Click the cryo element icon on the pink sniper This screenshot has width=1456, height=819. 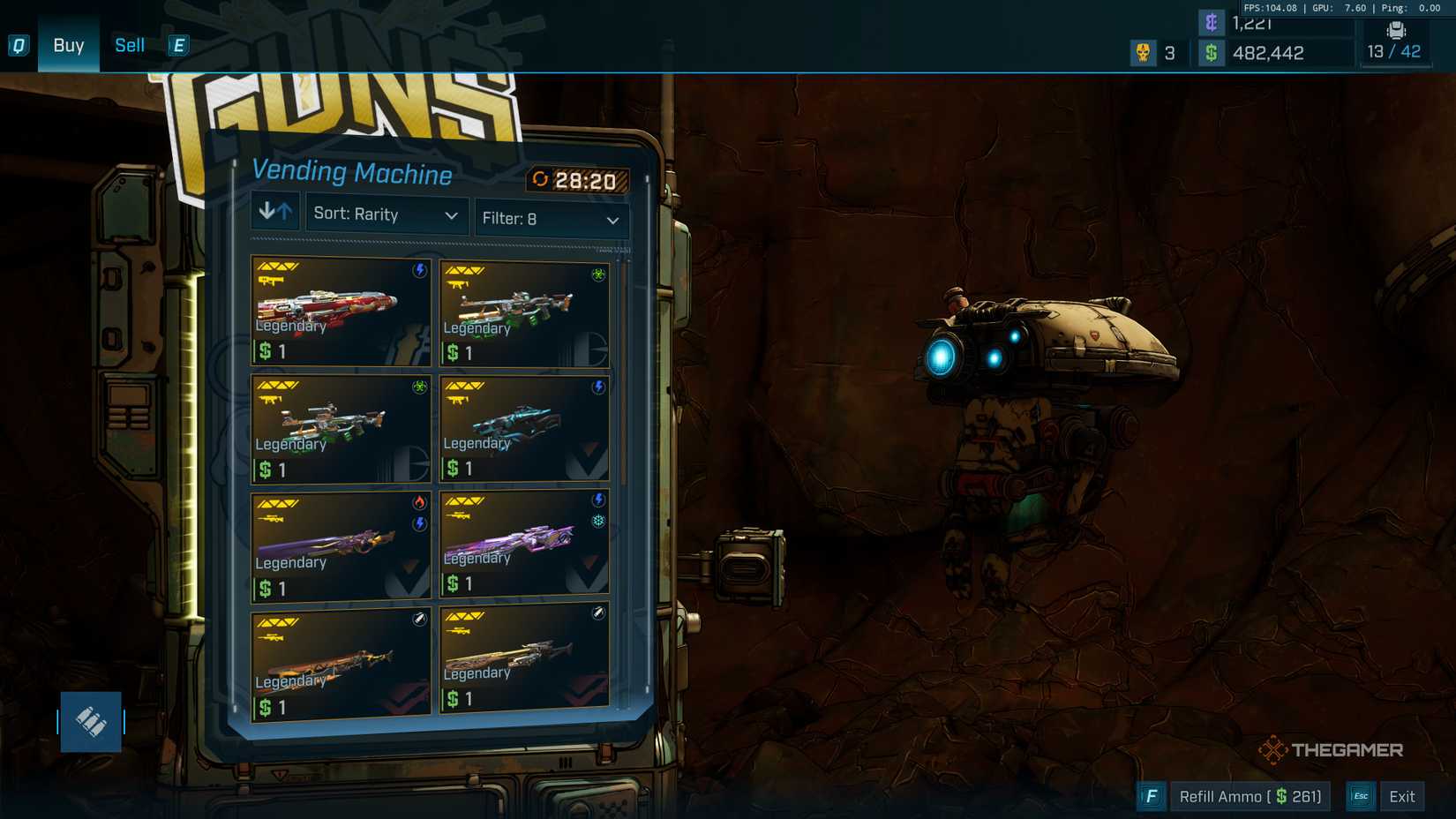click(598, 521)
